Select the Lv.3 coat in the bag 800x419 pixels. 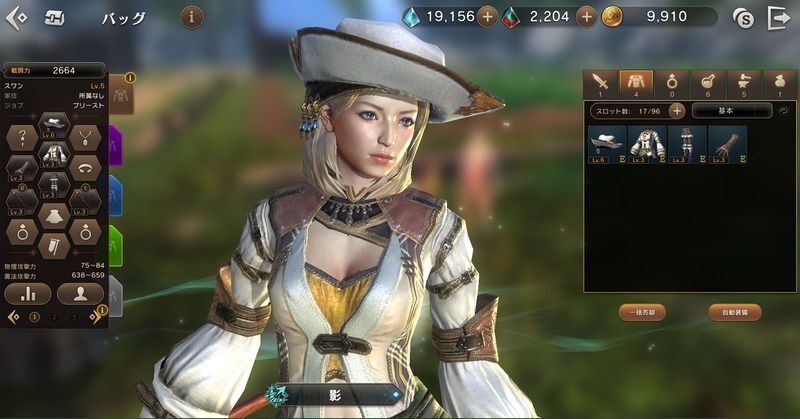[645, 143]
